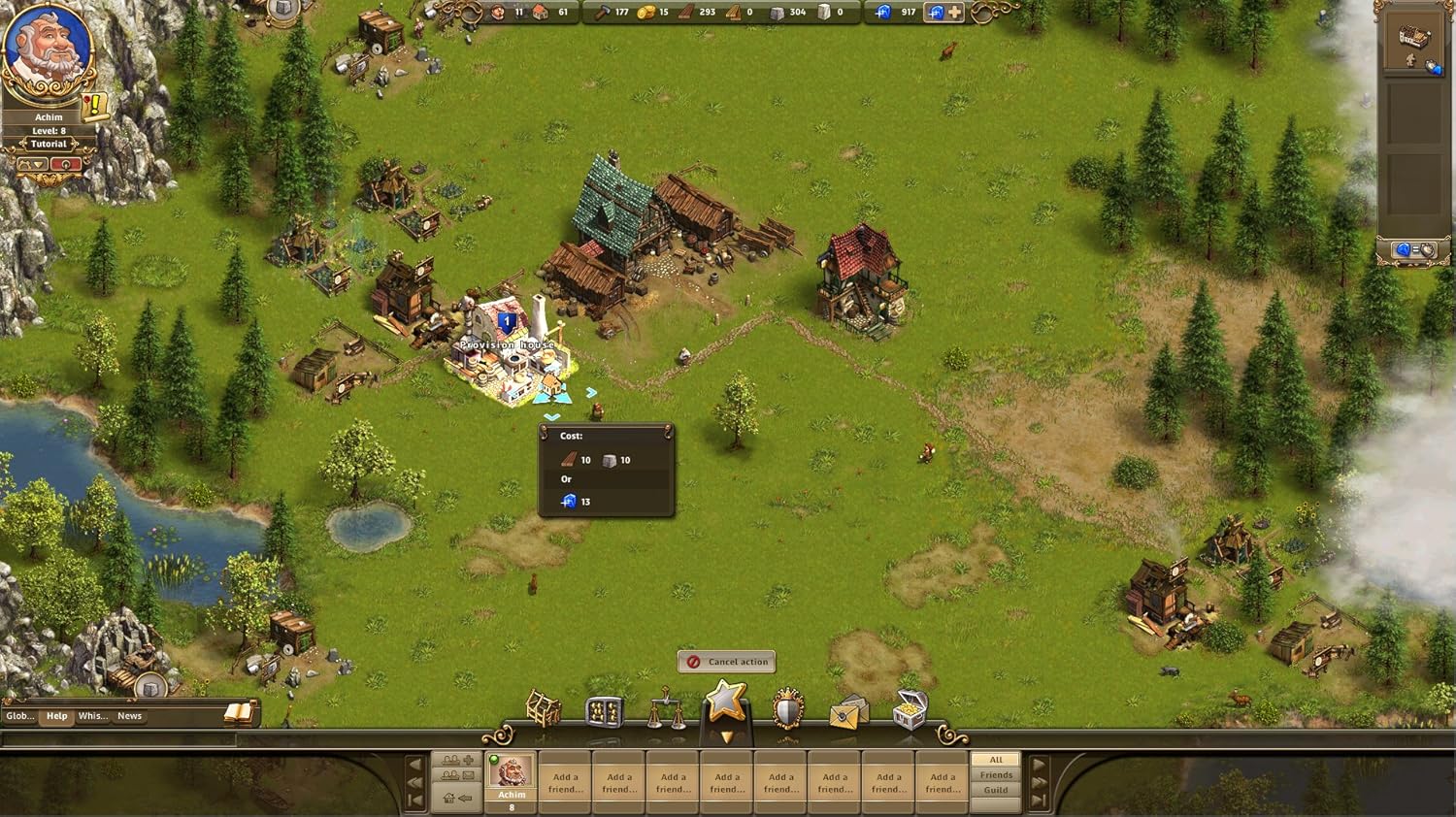Open the mail envelope icon
The image size is (1456, 817).
point(847,713)
